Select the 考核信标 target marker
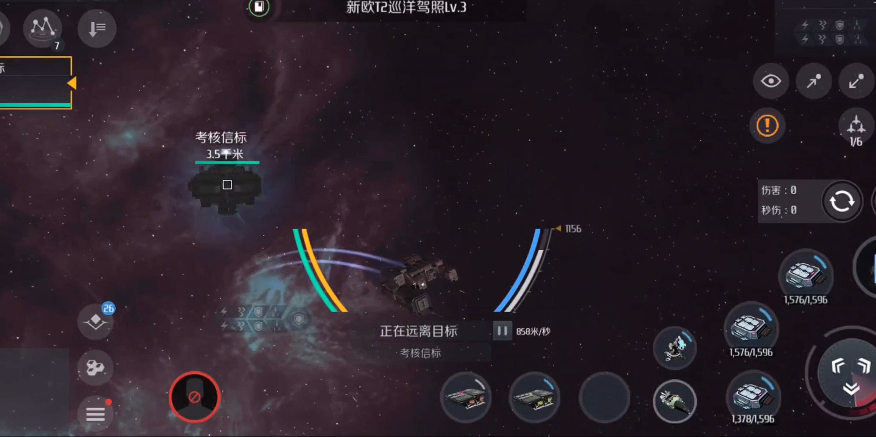The width and height of the screenshot is (876, 437). click(227, 184)
